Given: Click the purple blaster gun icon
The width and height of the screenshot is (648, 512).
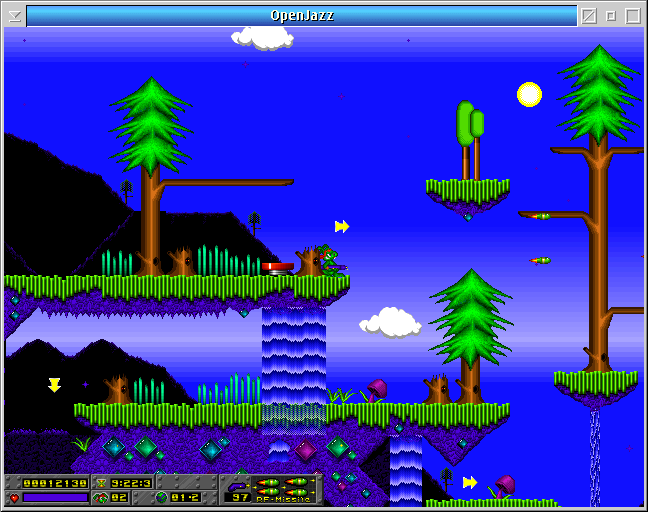Looking at the screenshot, I should point(239,484).
